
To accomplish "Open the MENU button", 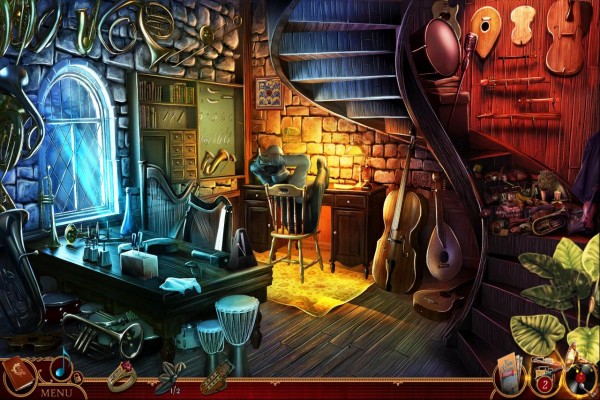I will click(x=55, y=393).
